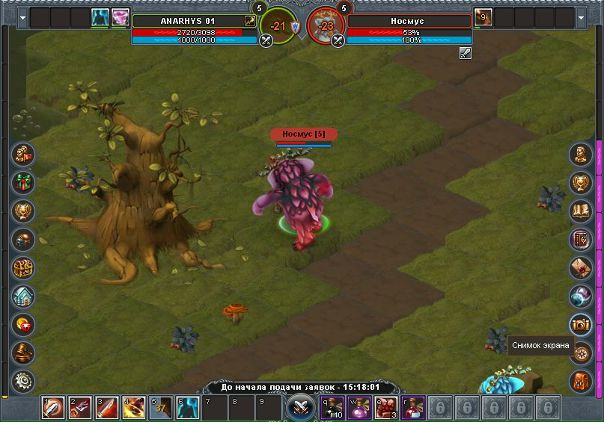Click crossed swords icon under player level
The width and height of the screenshot is (604, 422).
tap(267, 41)
